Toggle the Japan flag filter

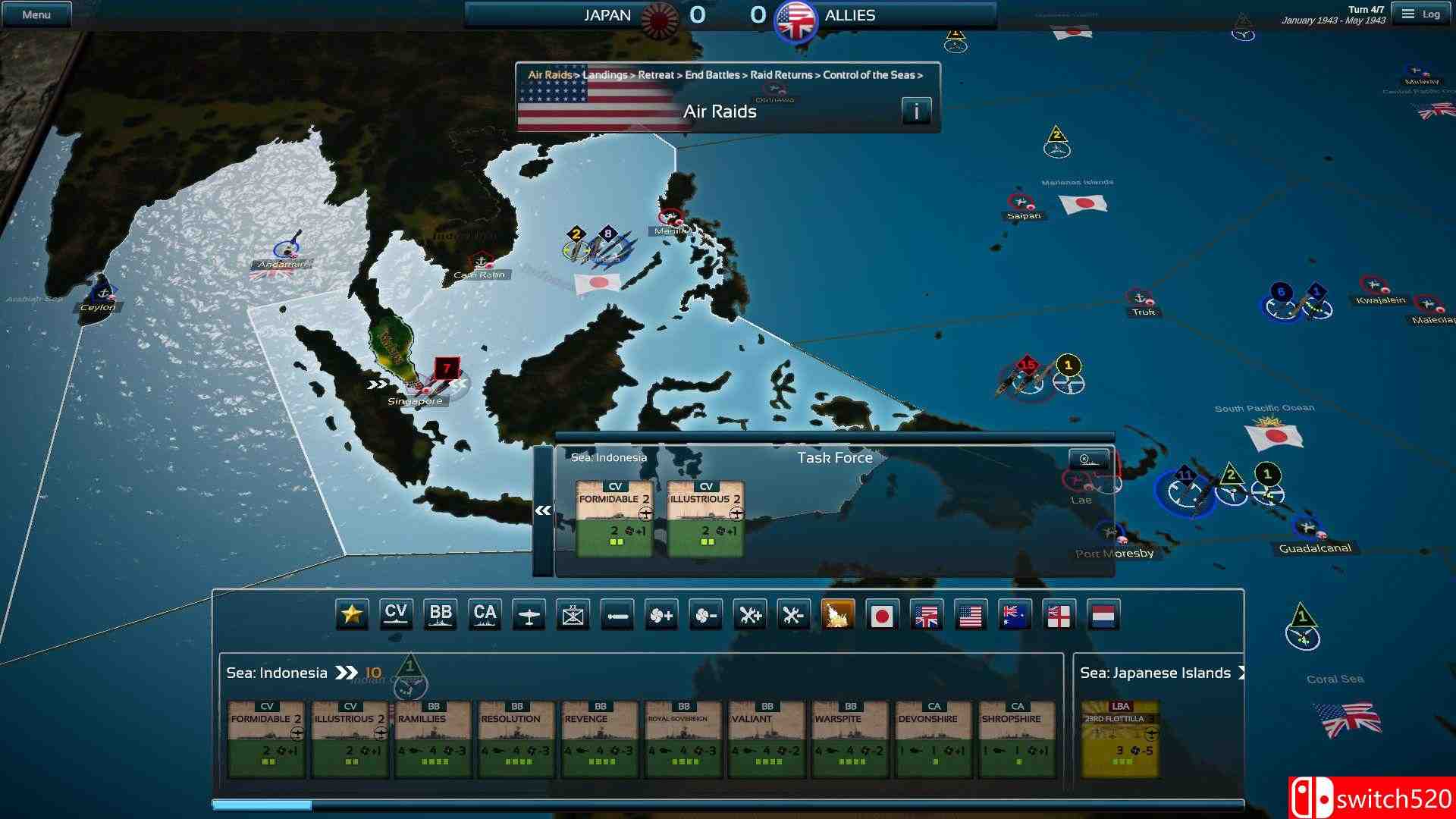(x=883, y=616)
